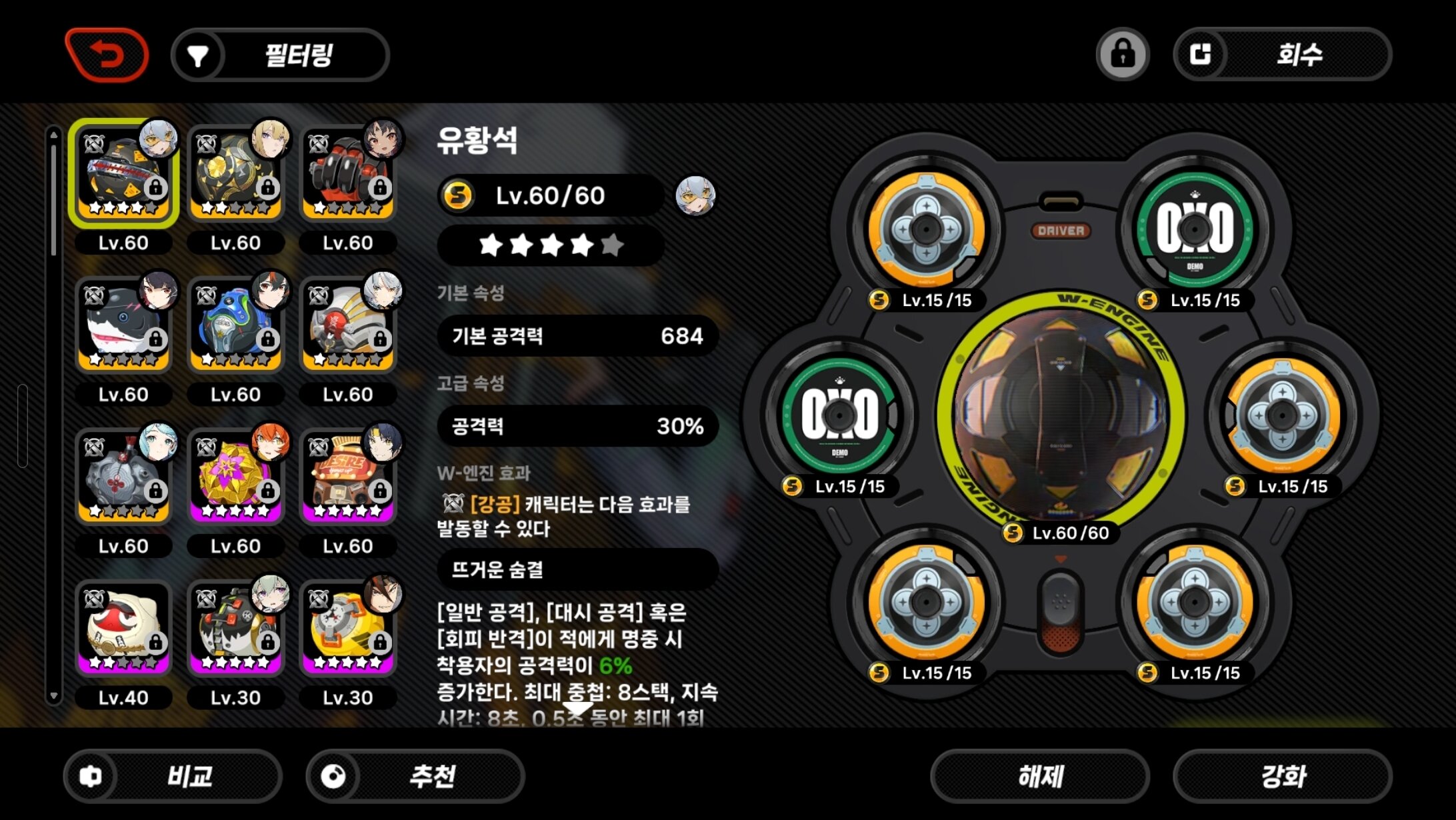This screenshot has width=1456, height=820.
Task: Open 강화 upgrade for this W-Engine
Action: pos(1283,776)
